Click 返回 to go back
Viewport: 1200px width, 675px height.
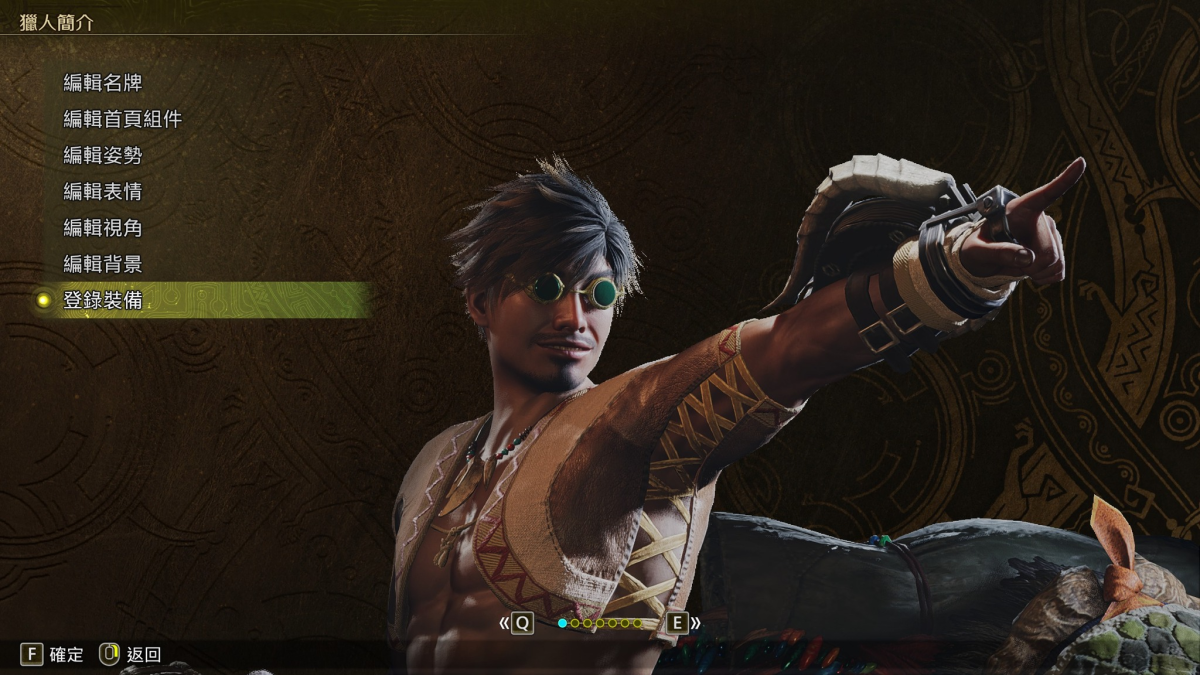130,655
